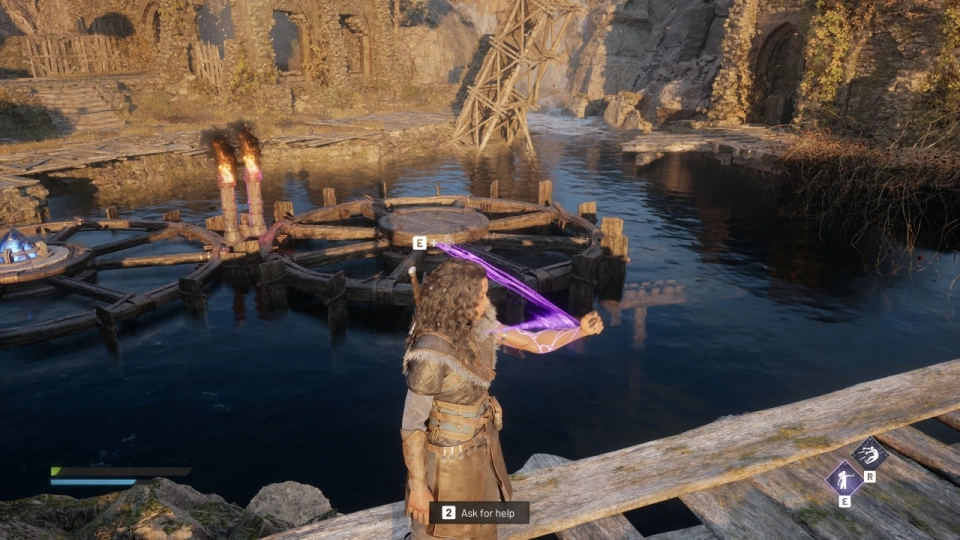Click the Ask for help prompt
The width and height of the screenshot is (960, 540).
click(x=479, y=512)
